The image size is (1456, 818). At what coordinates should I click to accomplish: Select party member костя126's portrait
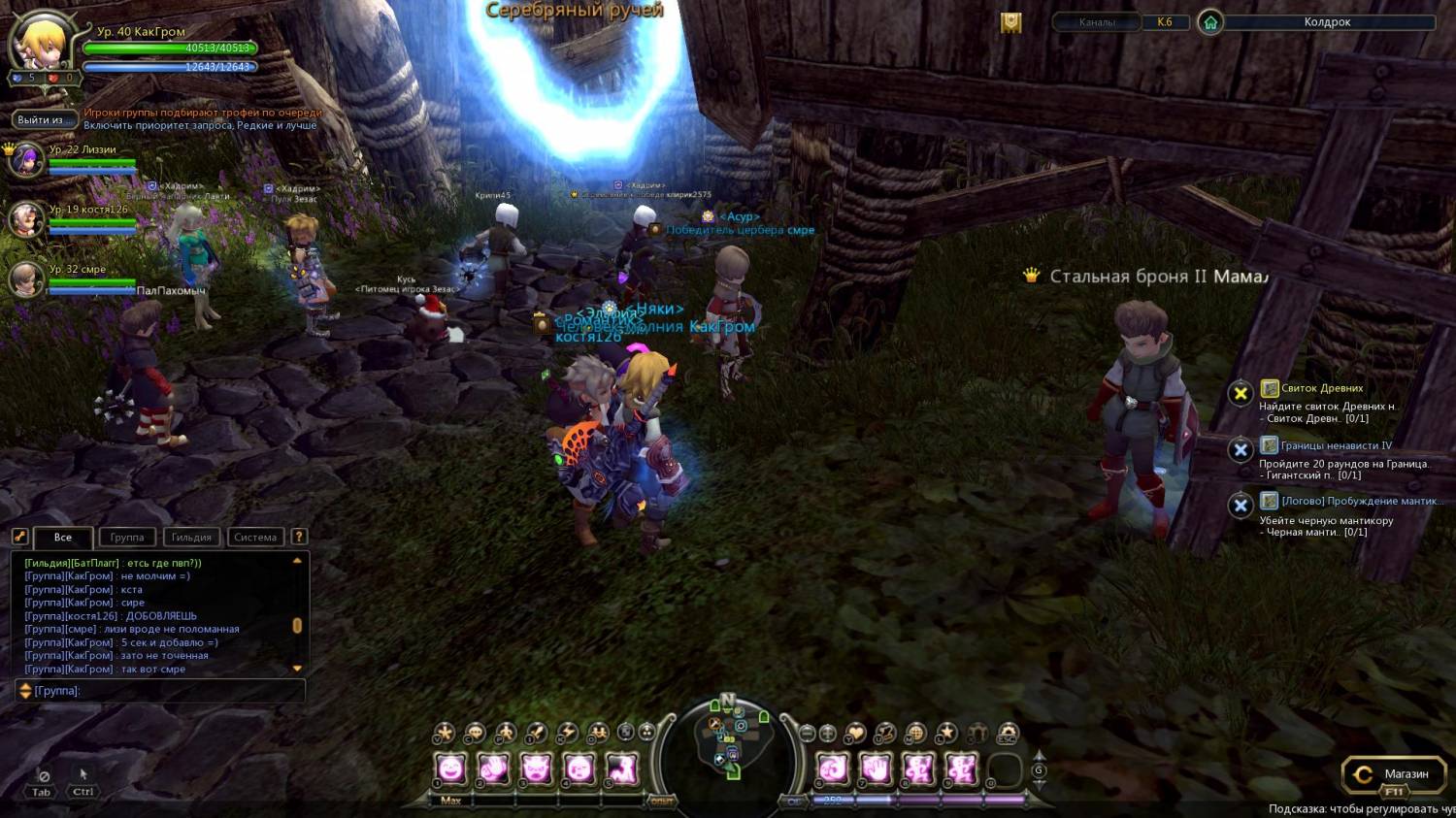point(25,219)
